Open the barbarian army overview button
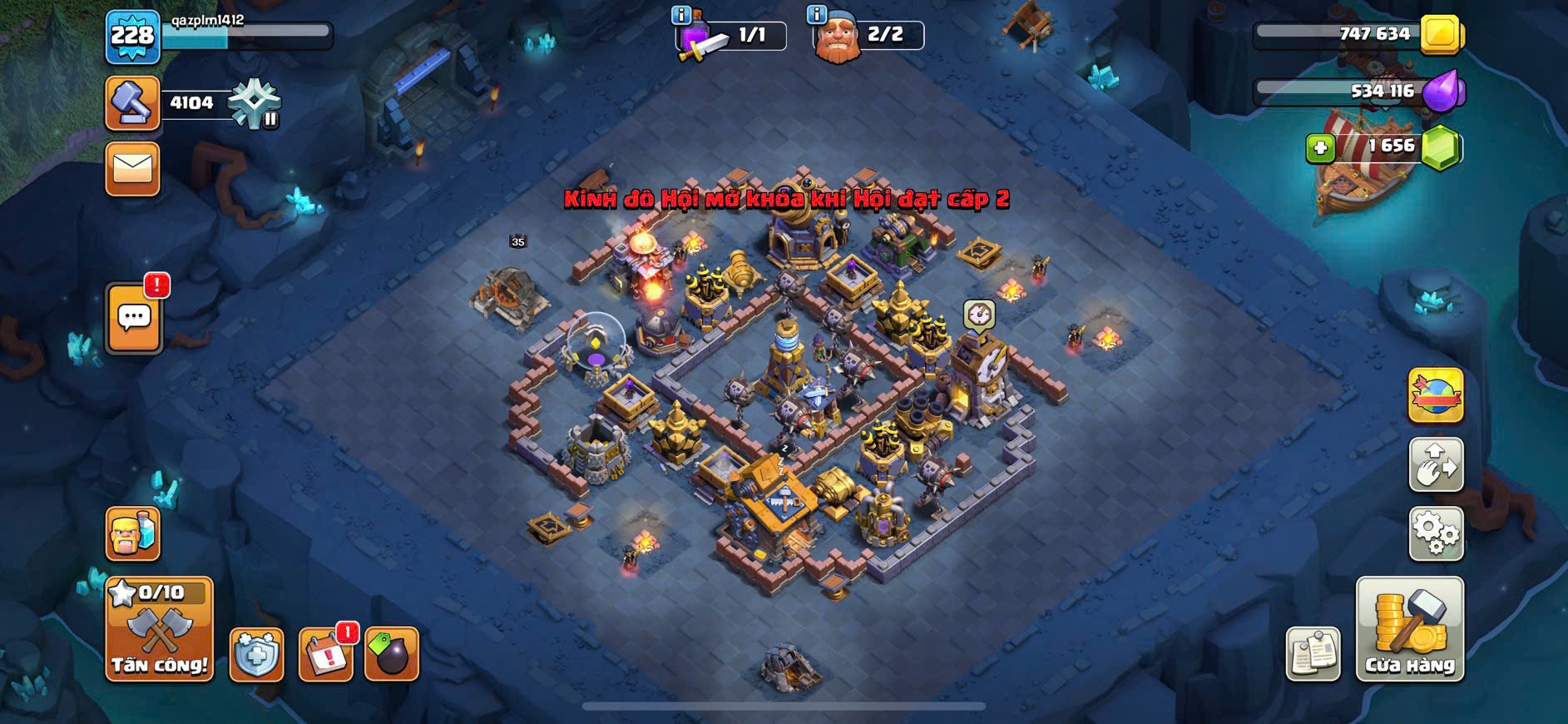The height and width of the screenshot is (724, 1568). (132, 533)
